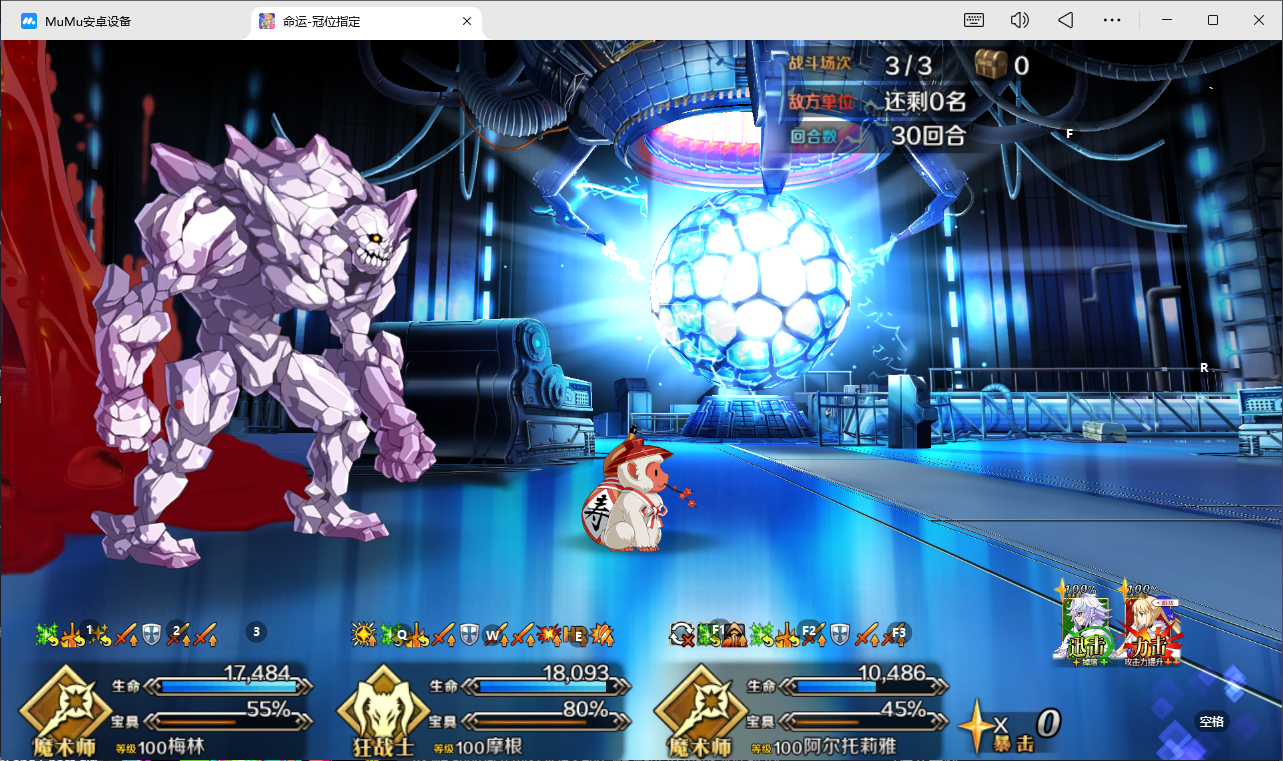This screenshot has height=761, width=1283.
Task: Click the emulator back triangle button
Action: (x=1066, y=20)
